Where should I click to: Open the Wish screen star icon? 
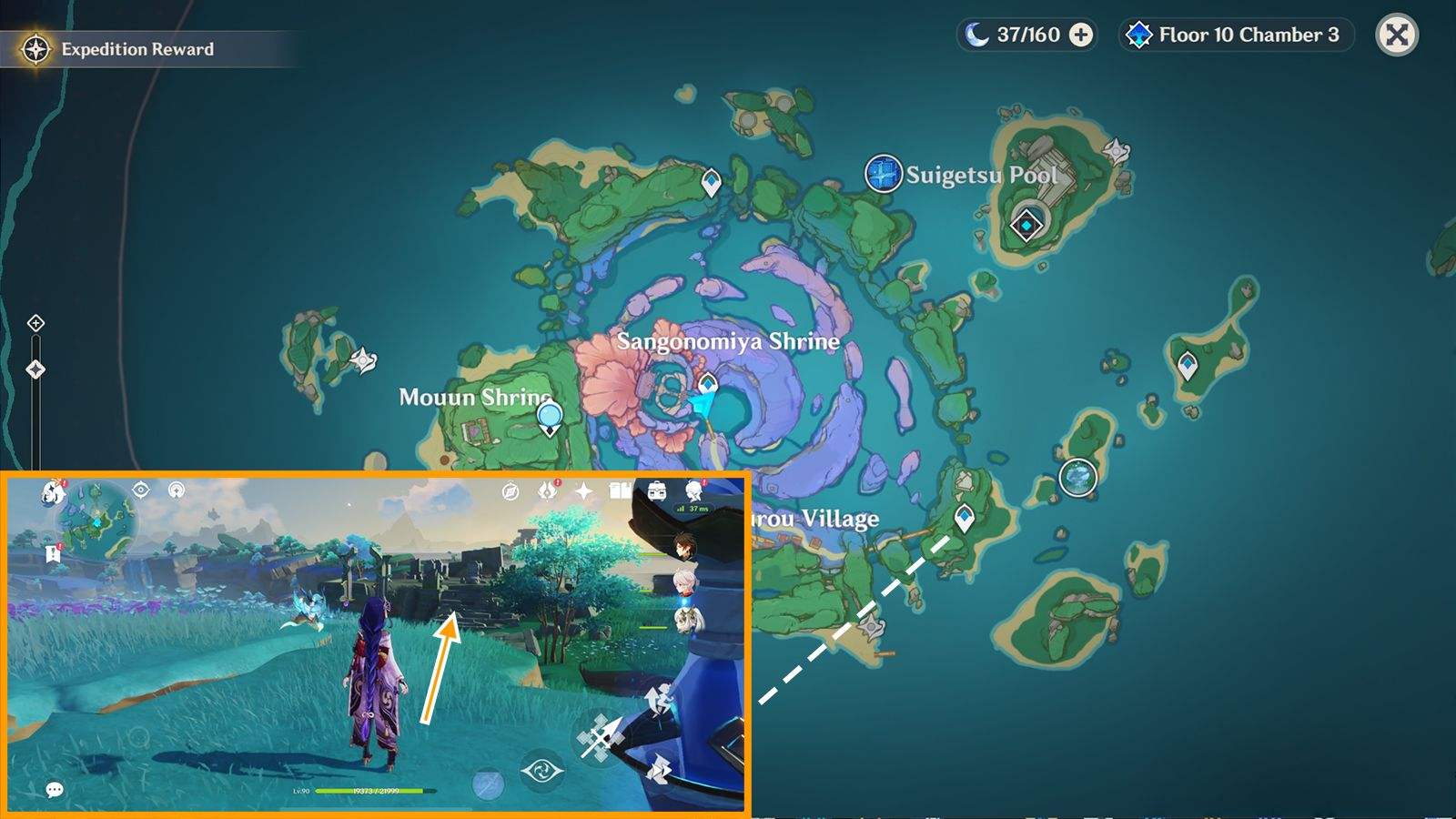point(583,490)
